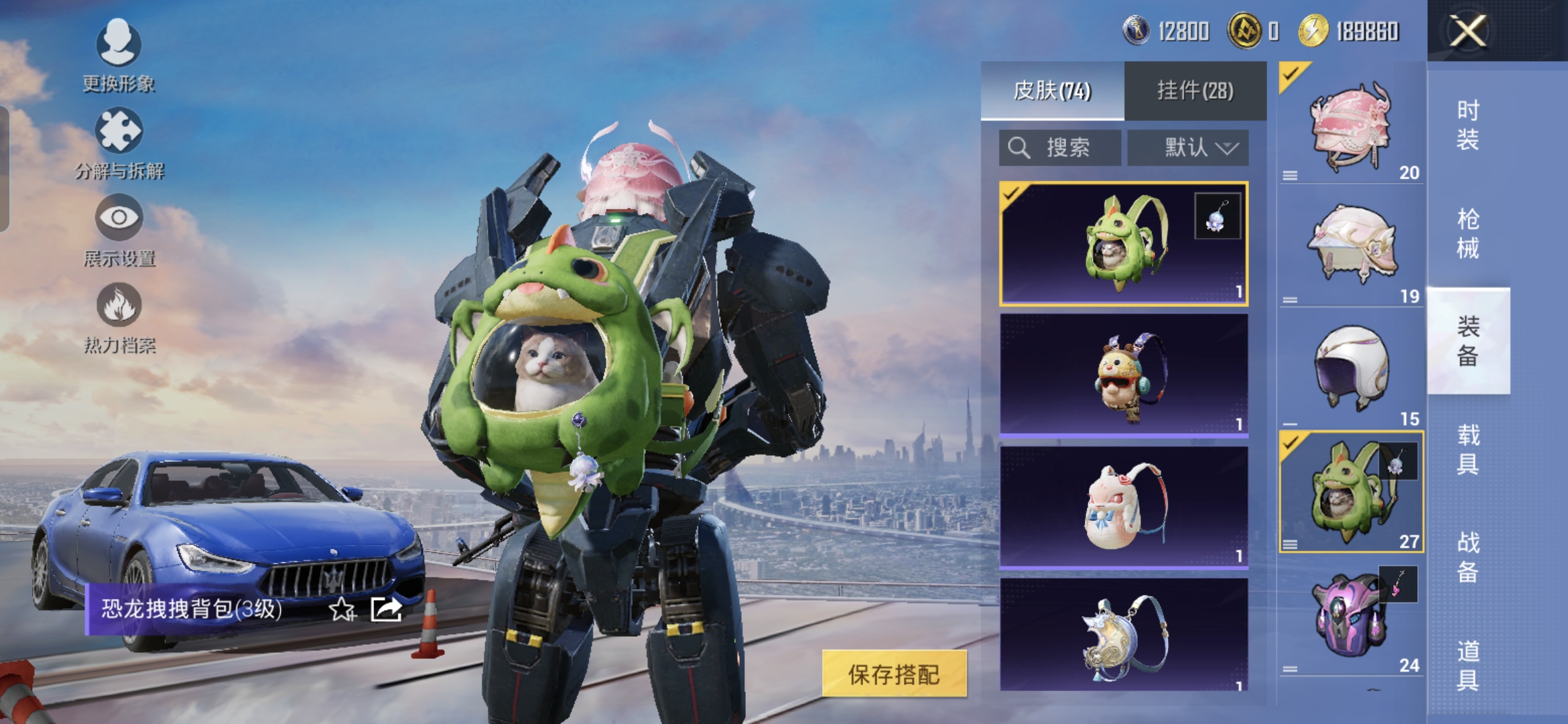Viewport: 1568px width, 724px height.
Task: Open the 时装 category
Action: click(1467, 125)
